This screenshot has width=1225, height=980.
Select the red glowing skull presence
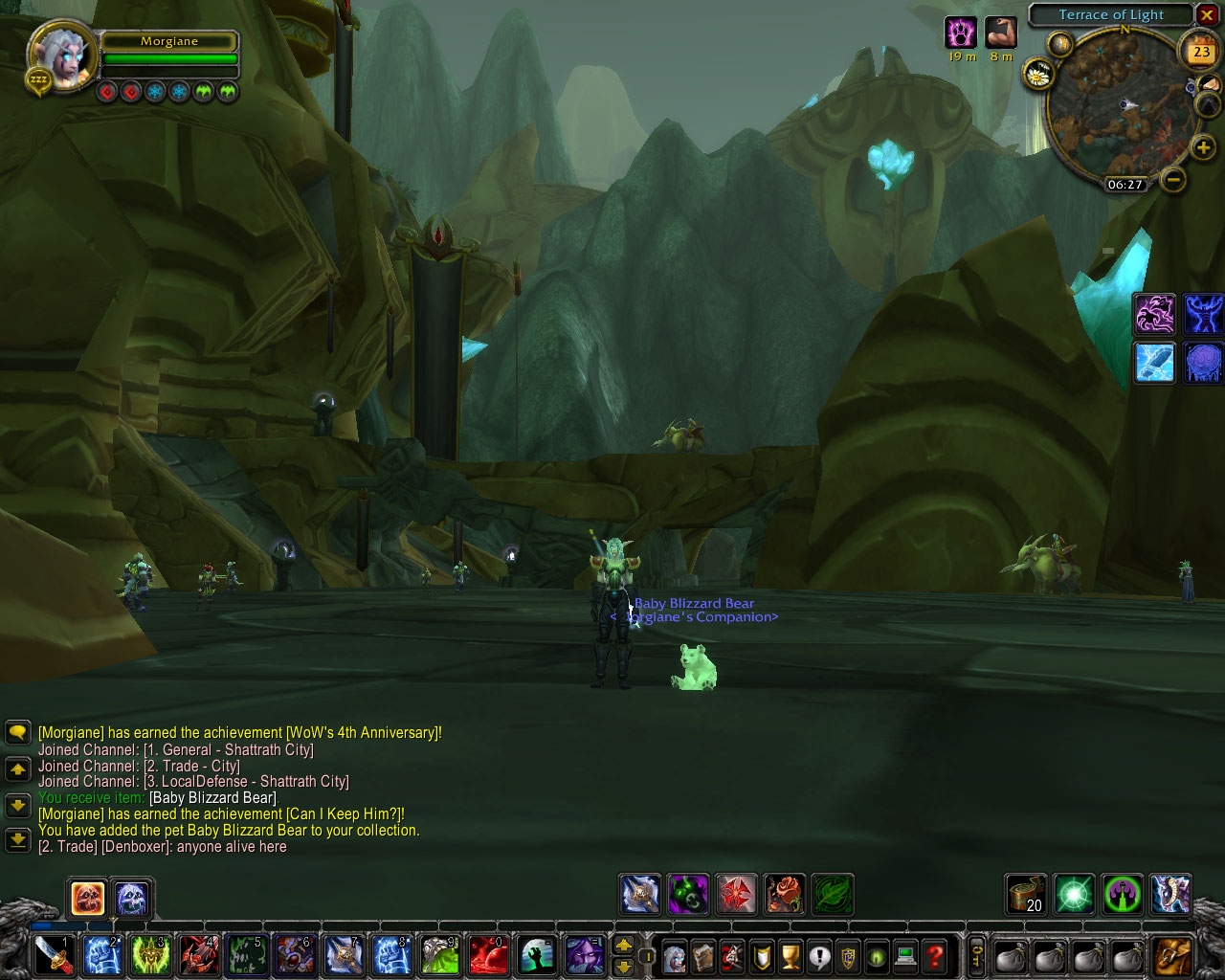tap(88, 898)
